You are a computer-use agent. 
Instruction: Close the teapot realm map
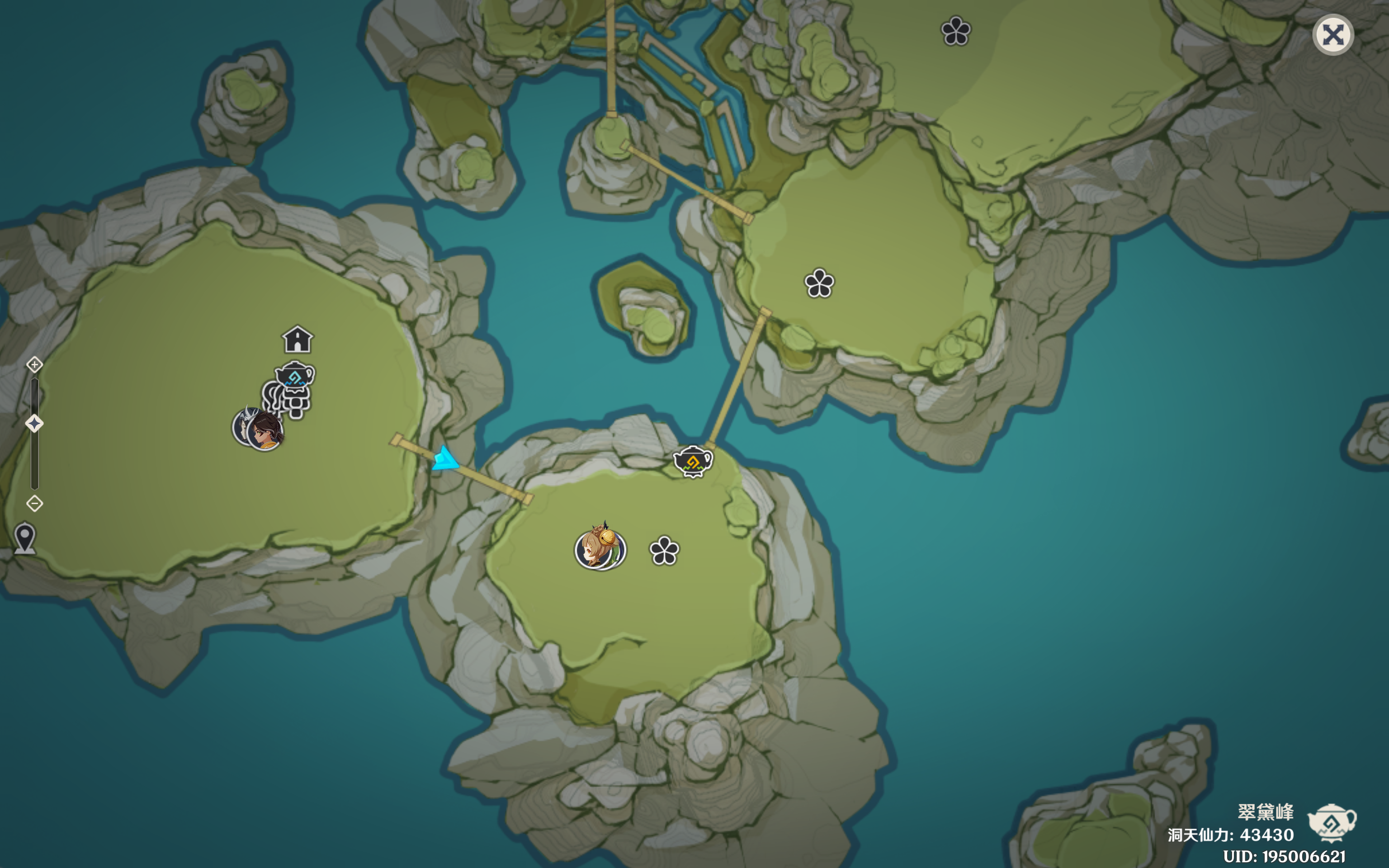[1333, 35]
